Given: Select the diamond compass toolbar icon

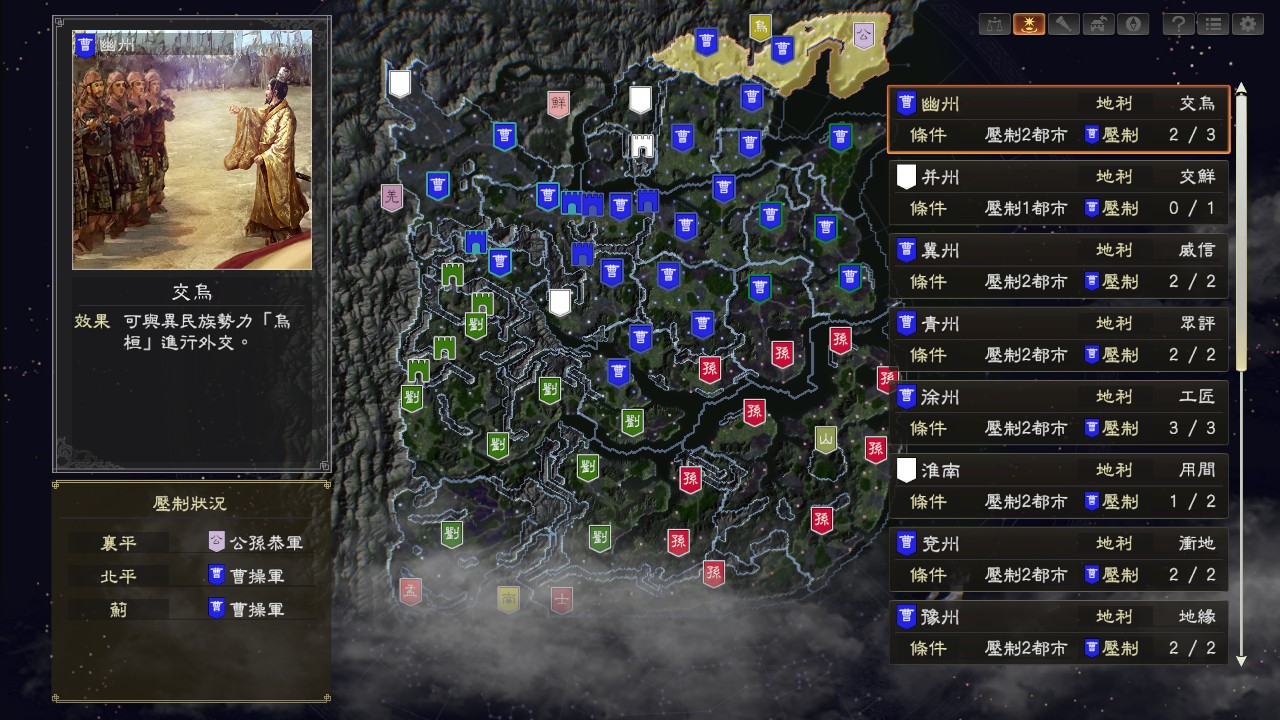Looking at the screenshot, I should coord(1133,24).
